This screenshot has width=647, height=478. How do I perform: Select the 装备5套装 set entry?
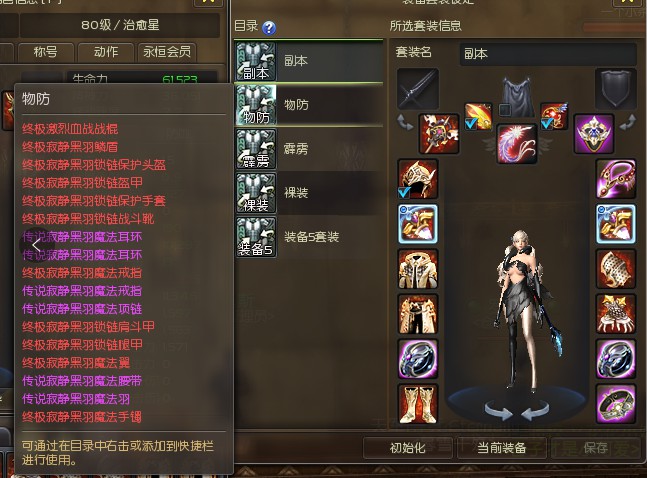308,237
